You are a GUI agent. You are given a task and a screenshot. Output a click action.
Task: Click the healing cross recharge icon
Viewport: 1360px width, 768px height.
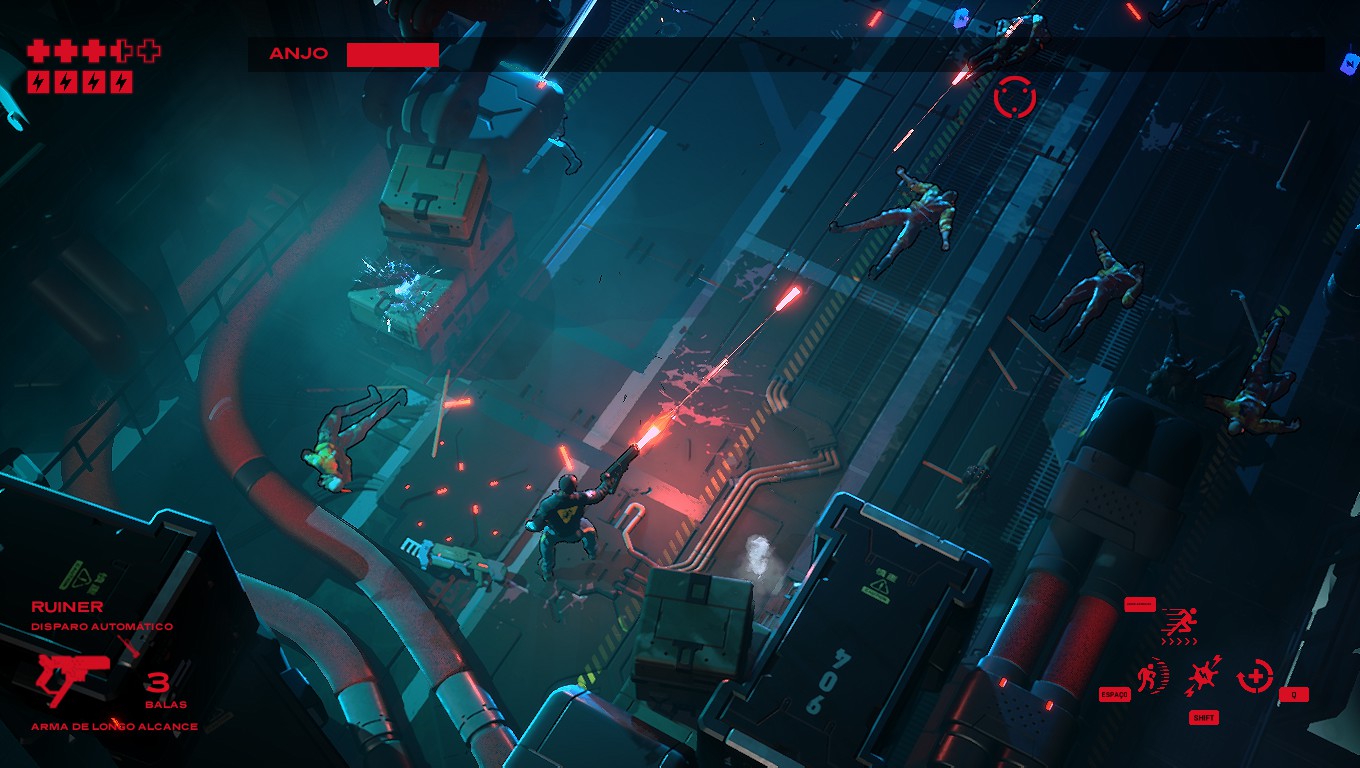[x=1255, y=676]
